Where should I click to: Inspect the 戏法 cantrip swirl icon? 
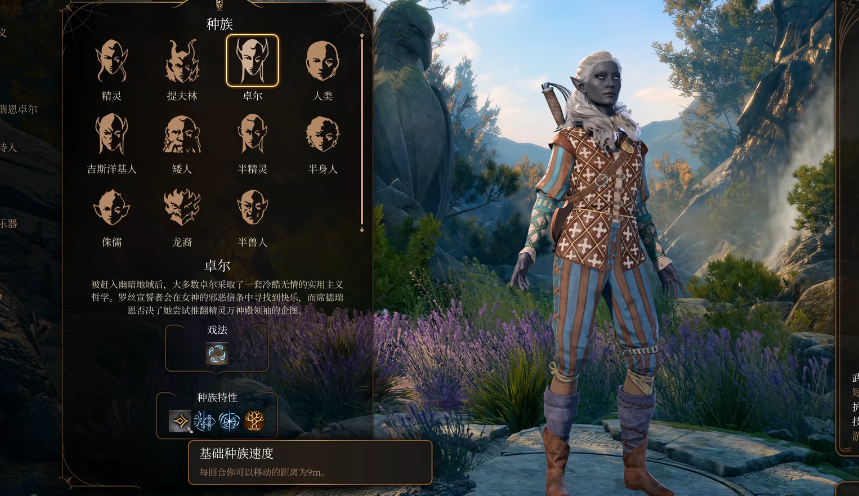coord(217,353)
